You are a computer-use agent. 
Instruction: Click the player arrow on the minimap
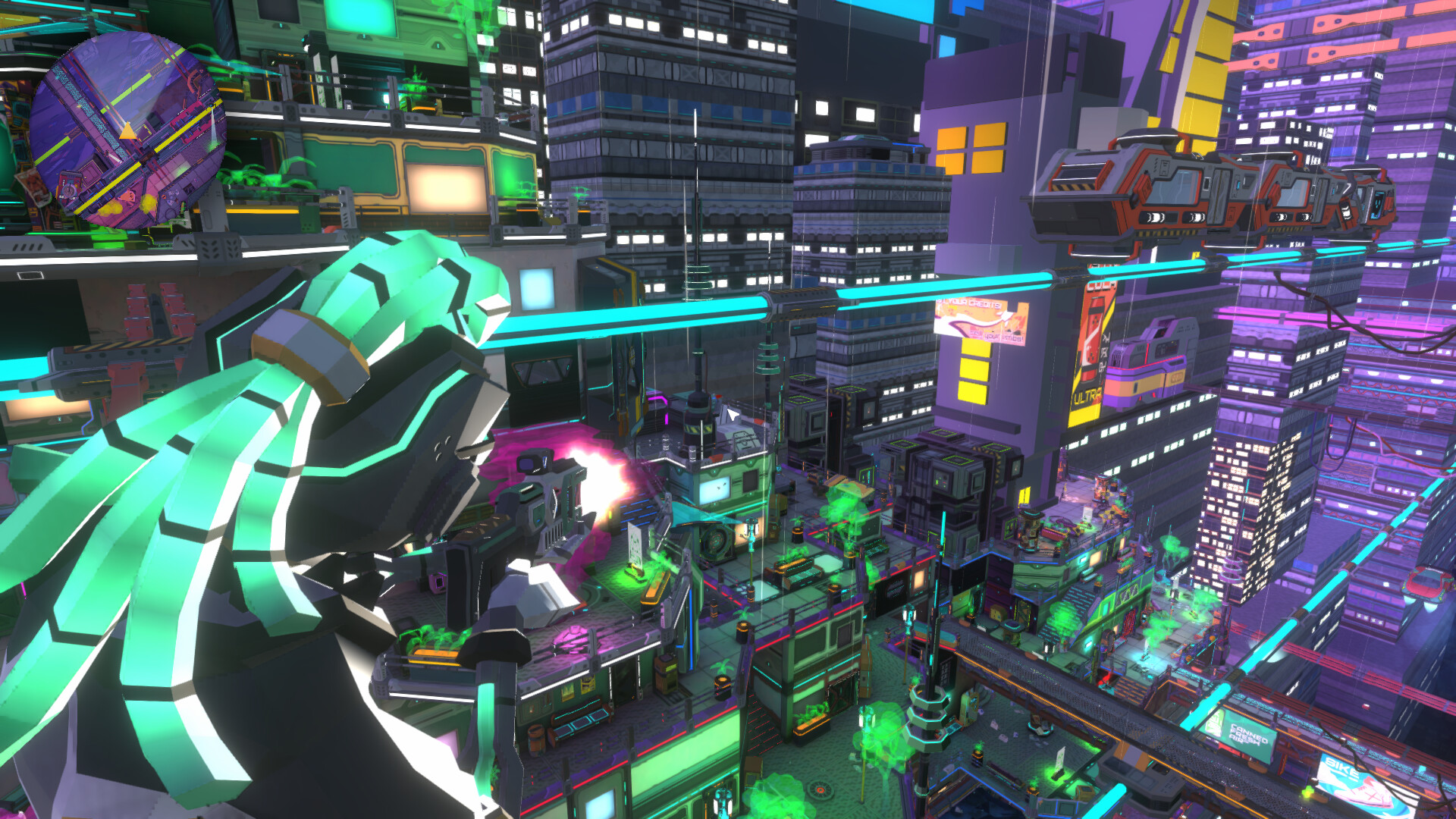tap(127, 131)
